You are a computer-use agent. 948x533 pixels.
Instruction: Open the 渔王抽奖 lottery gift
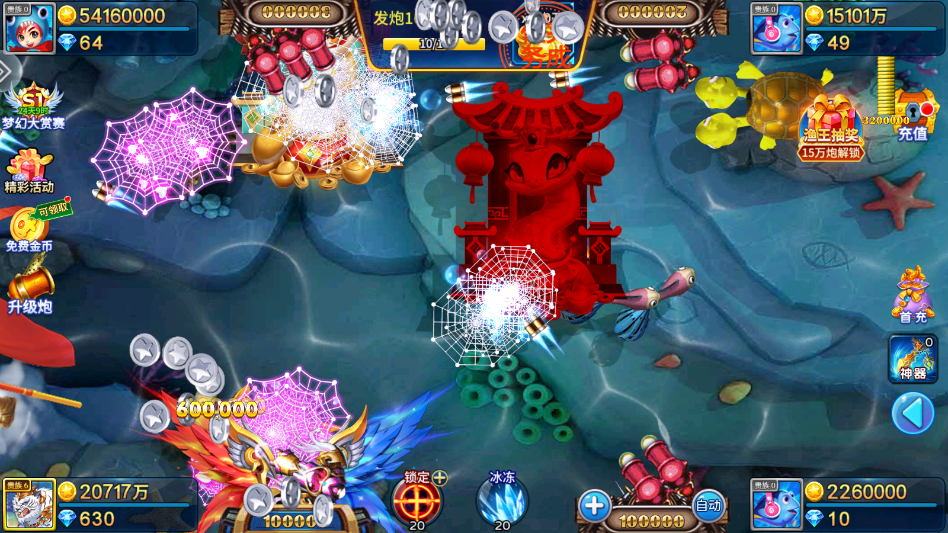click(832, 124)
